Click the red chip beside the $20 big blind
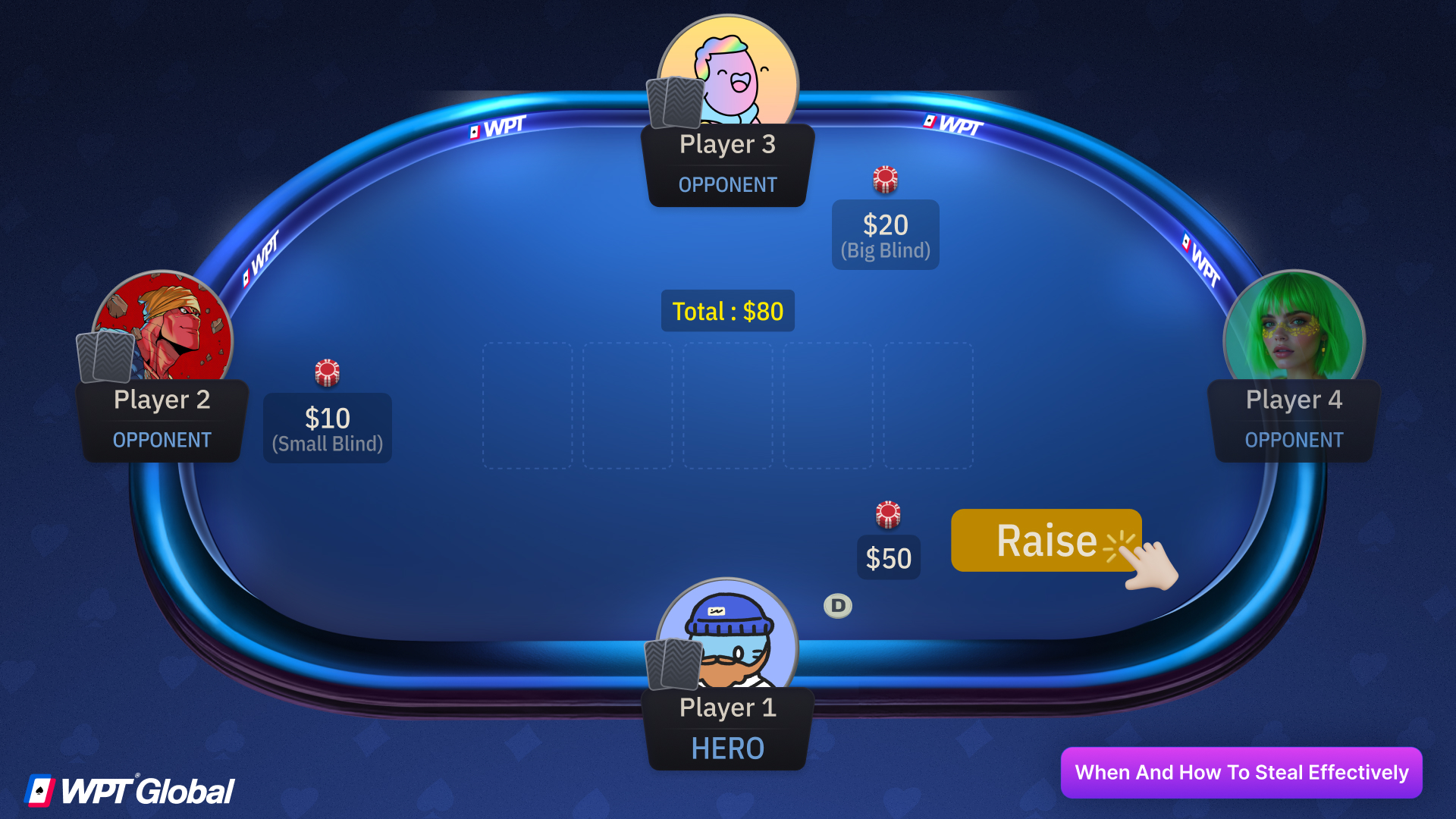Viewport: 1456px width, 819px height. tap(885, 177)
